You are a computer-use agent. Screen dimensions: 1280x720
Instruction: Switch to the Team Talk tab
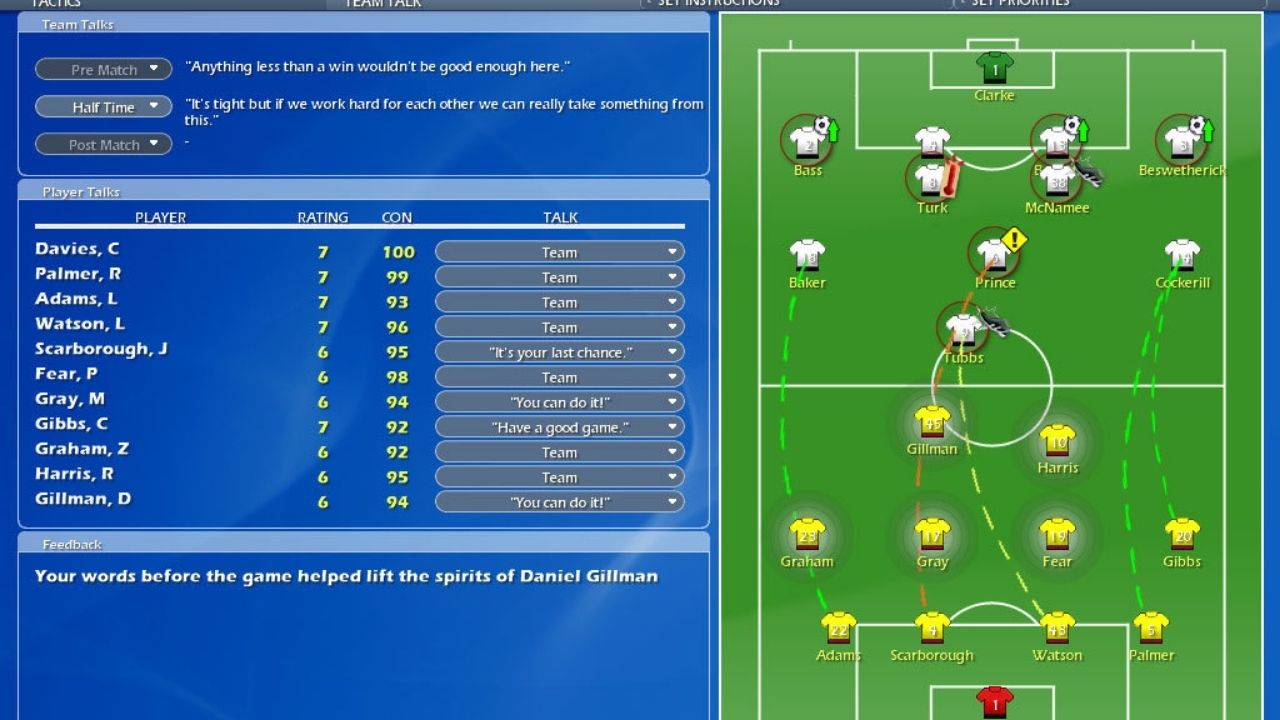click(x=383, y=4)
